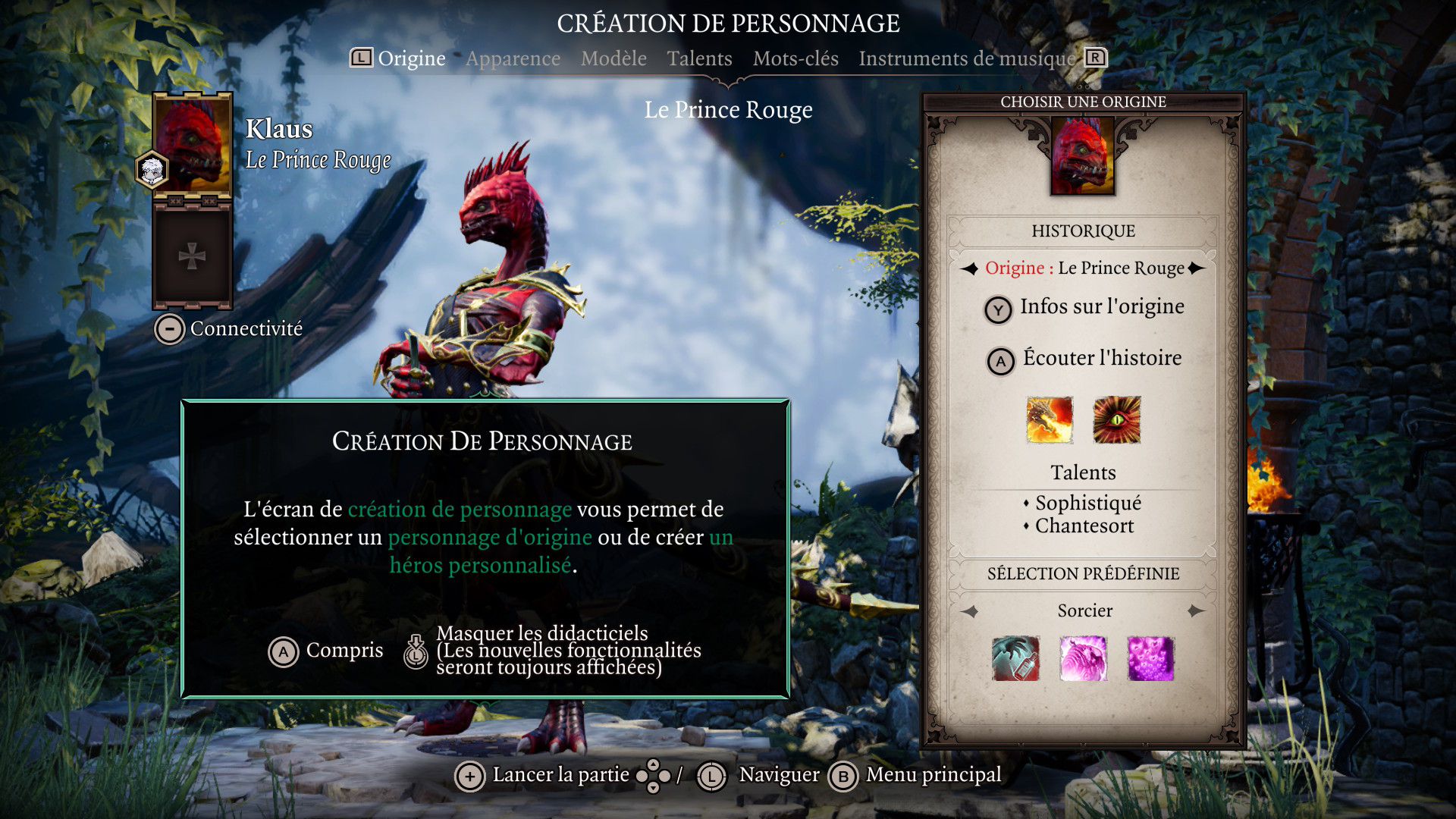Switch to next preset after Sorcier
This screenshot has height=819, width=1456.
pos(1197,611)
